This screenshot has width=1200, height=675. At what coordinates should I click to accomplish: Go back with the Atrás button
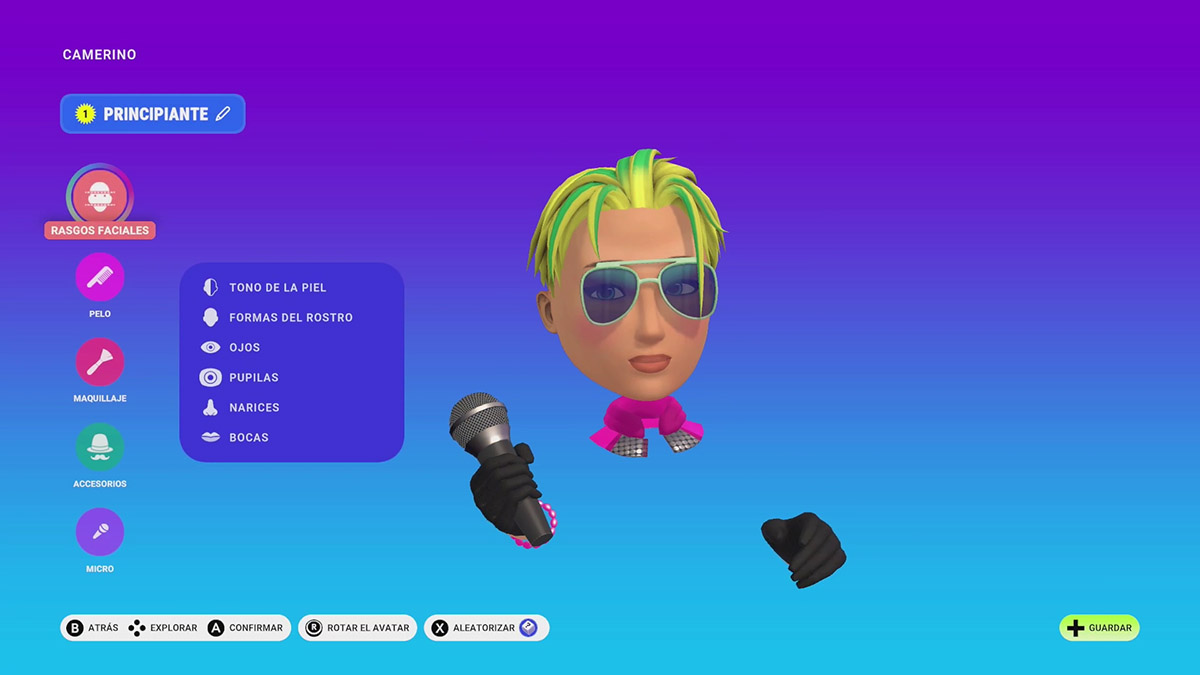coord(92,628)
